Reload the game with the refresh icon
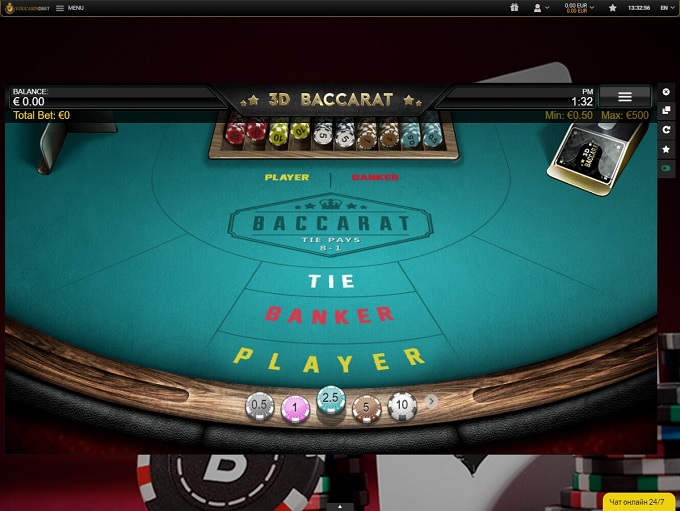 tap(667, 130)
